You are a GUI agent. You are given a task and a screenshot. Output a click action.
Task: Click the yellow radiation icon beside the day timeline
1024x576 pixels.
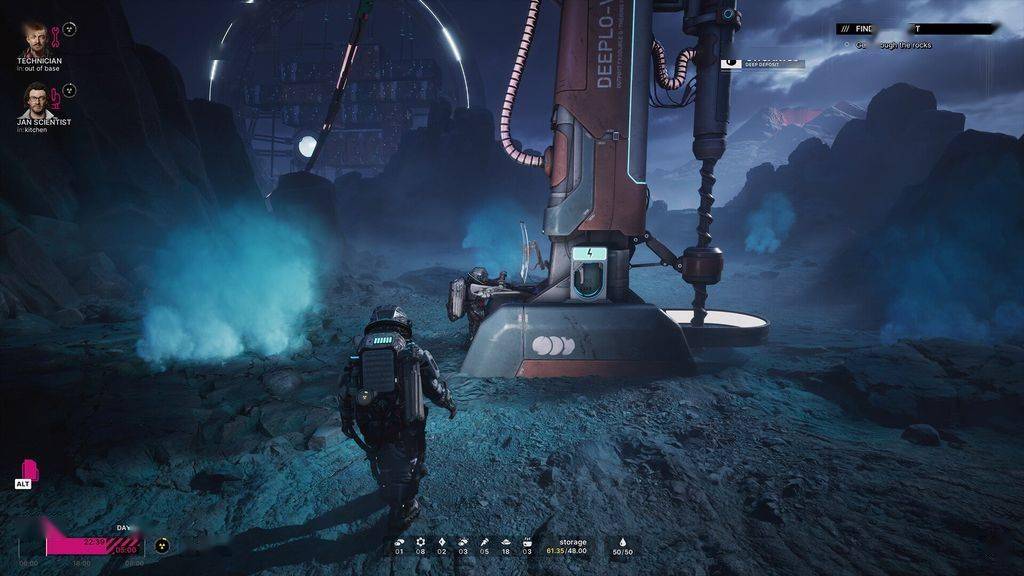161,546
